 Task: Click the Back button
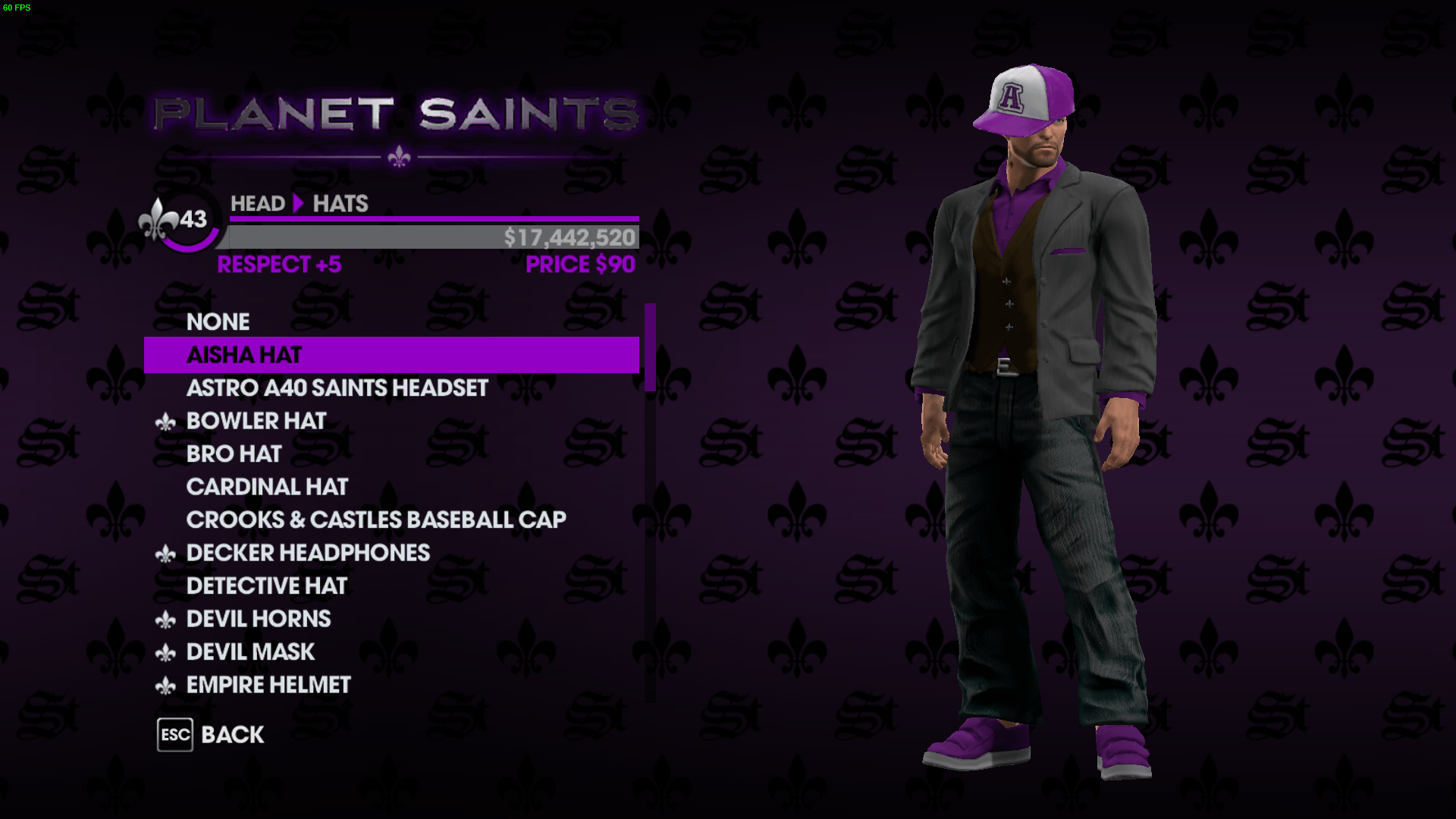point(231,734)
